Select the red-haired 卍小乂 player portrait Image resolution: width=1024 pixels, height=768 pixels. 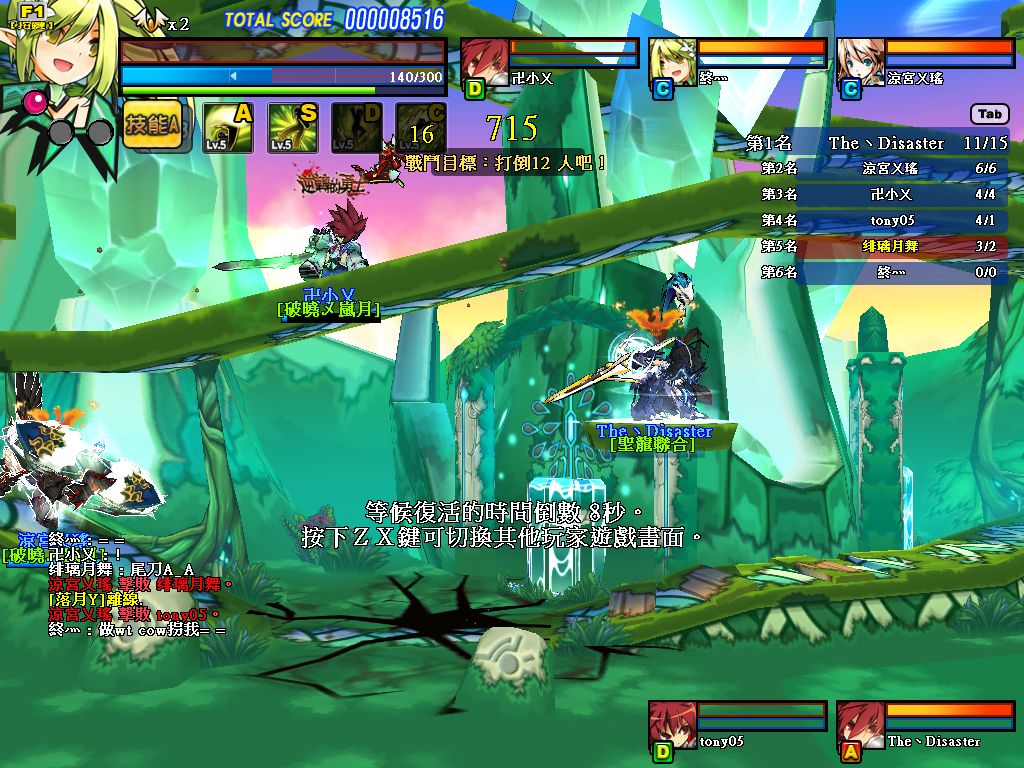coord(484,60)
